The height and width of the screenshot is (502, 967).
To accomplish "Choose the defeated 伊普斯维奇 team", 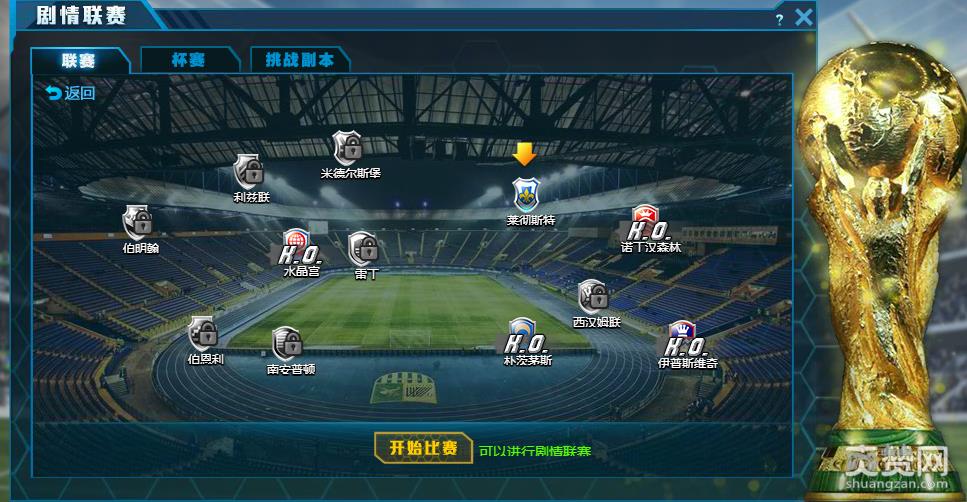I will point(684,337).
